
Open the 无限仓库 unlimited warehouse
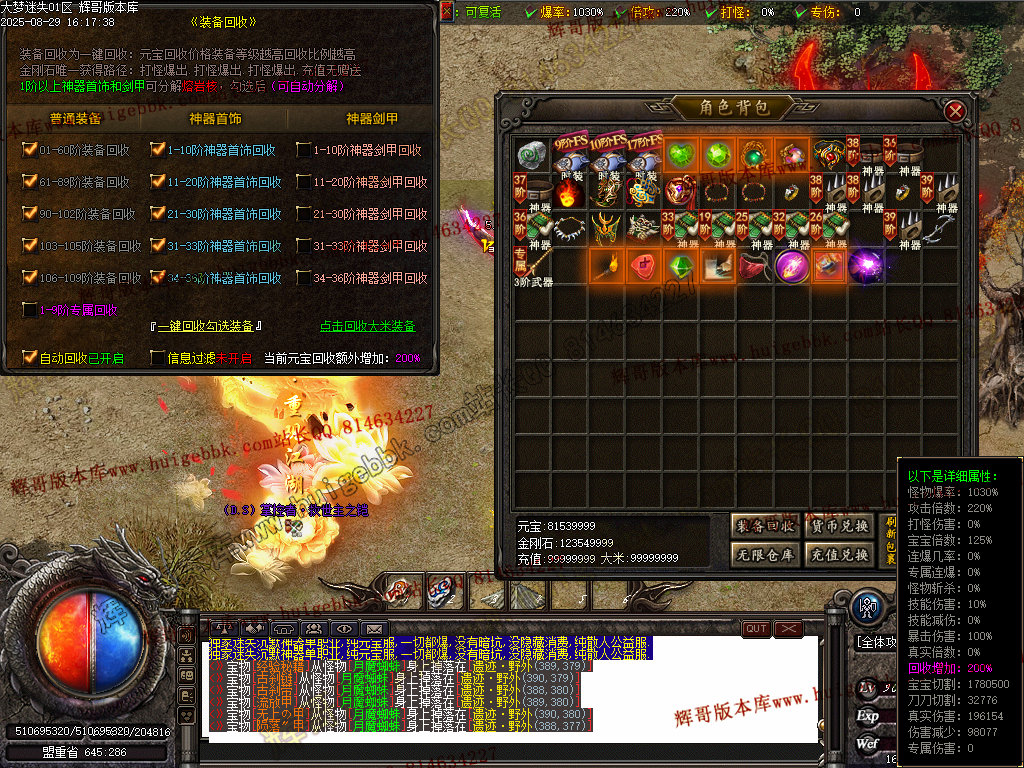click(x=765, y=555)
